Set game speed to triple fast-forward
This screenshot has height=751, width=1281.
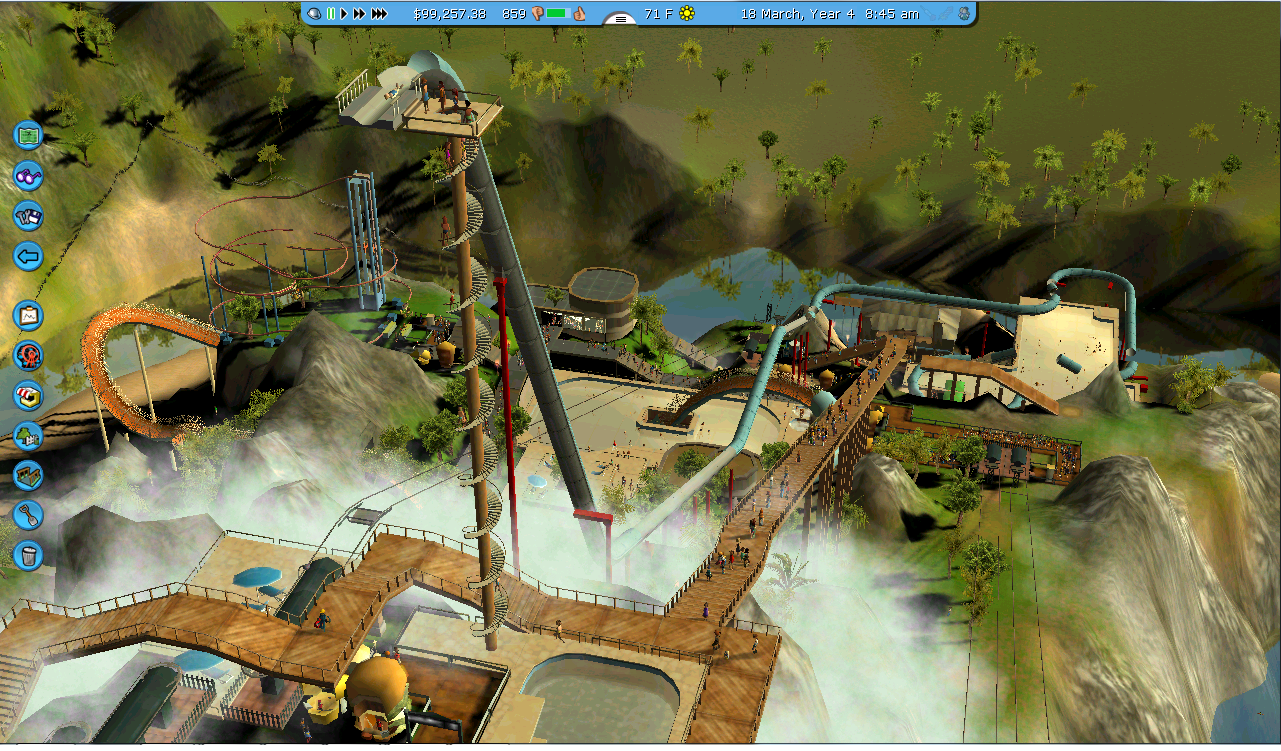(379, 14)
